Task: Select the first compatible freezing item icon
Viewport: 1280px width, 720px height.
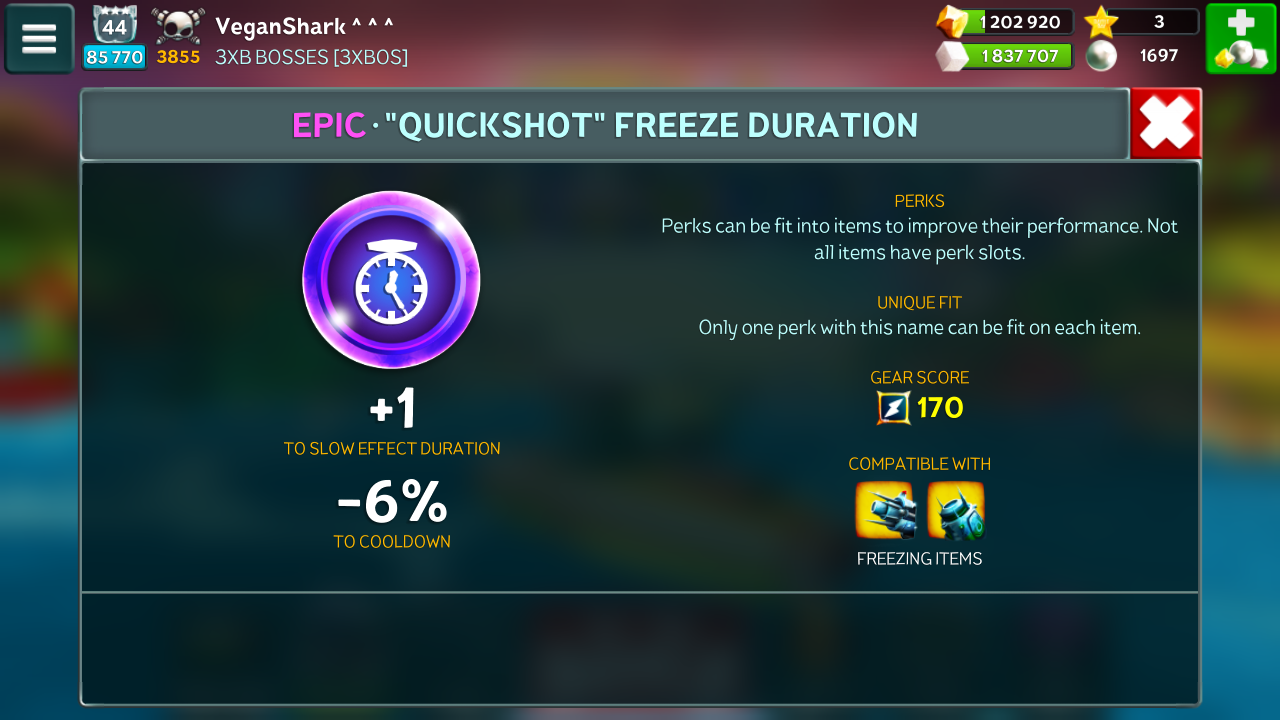Action: [884, 511]
